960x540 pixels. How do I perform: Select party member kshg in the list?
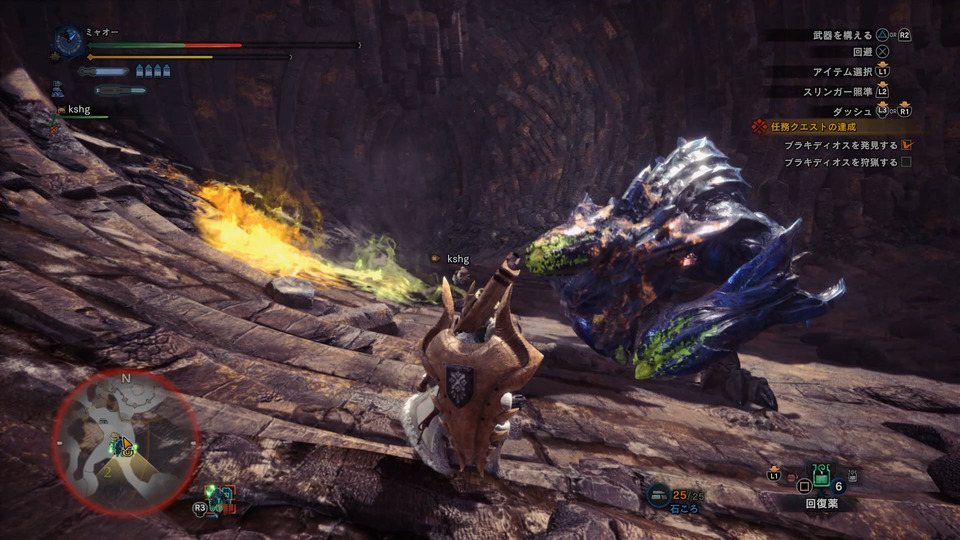tap(80, 109)
